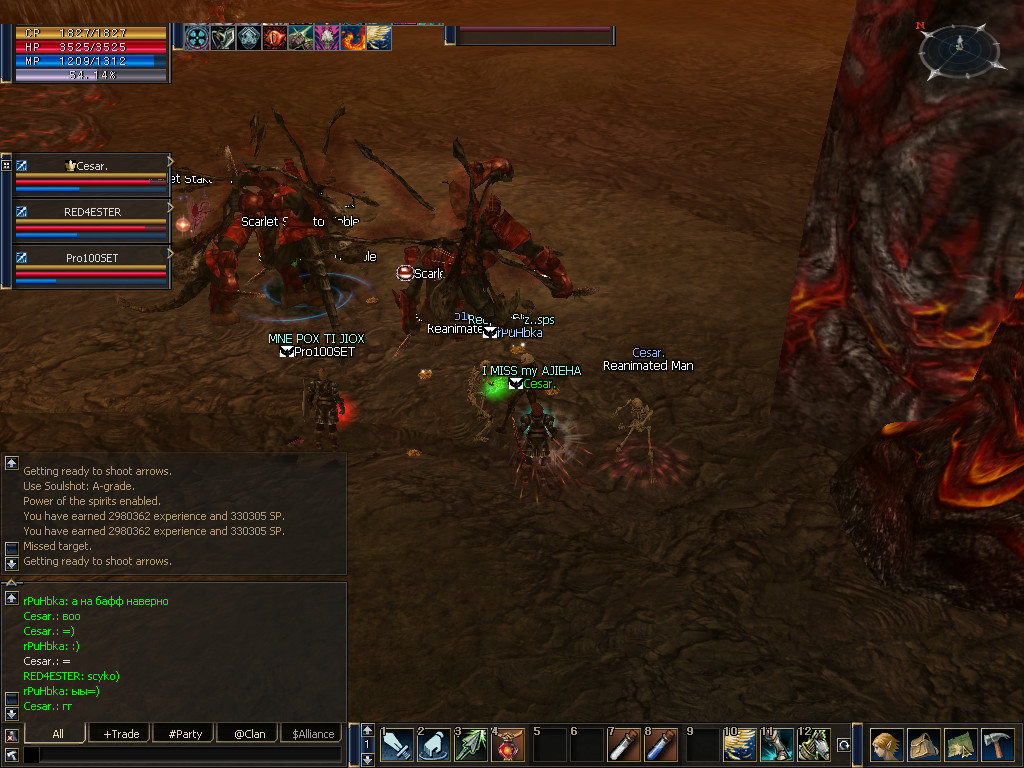The width and height of the screenshot is (1024, 768).
Task: Open the #Party chat tab
Action: pyautogui.click(x=185, y=733)
